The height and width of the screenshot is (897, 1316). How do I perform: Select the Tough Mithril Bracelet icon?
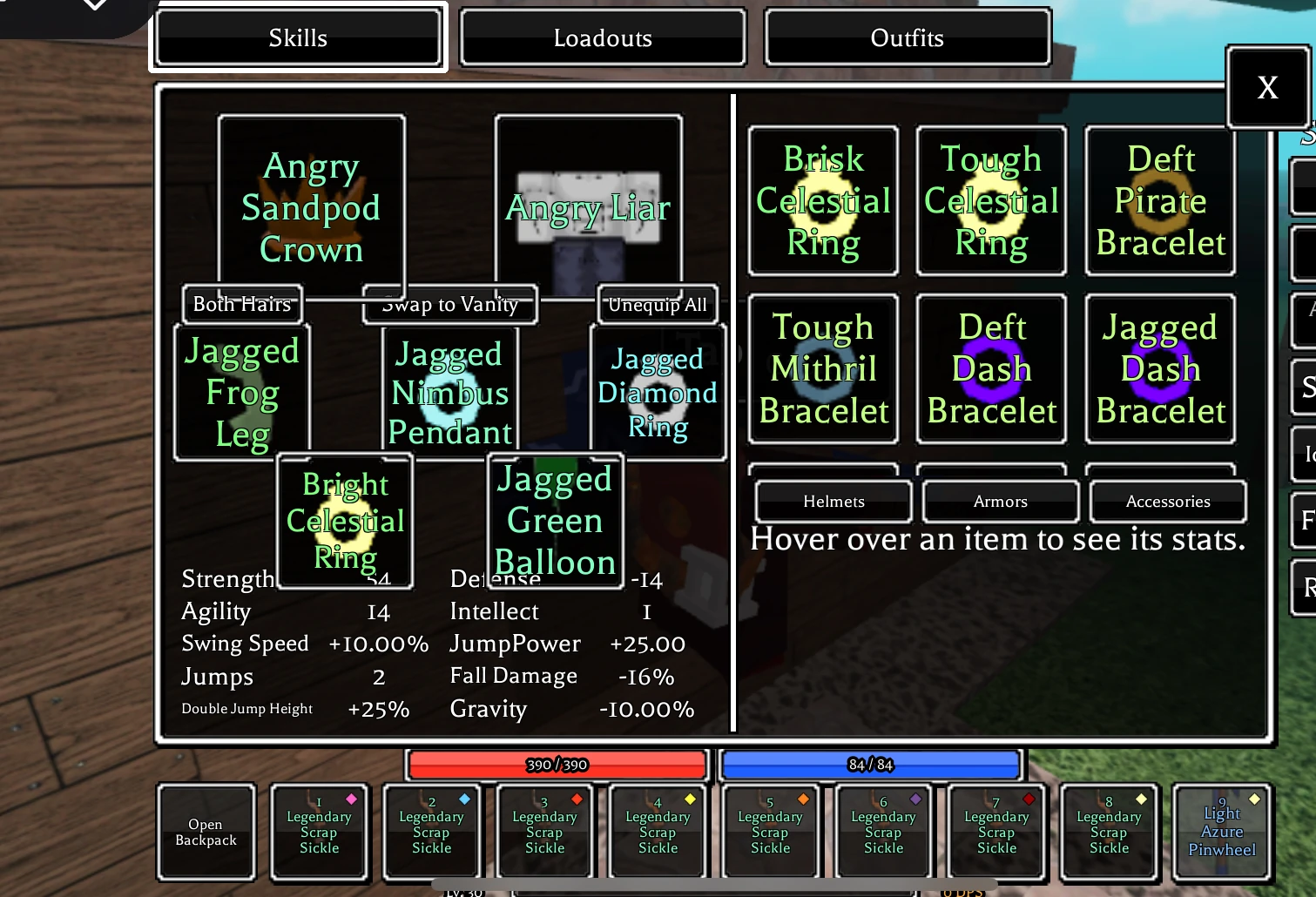point(822,368)
